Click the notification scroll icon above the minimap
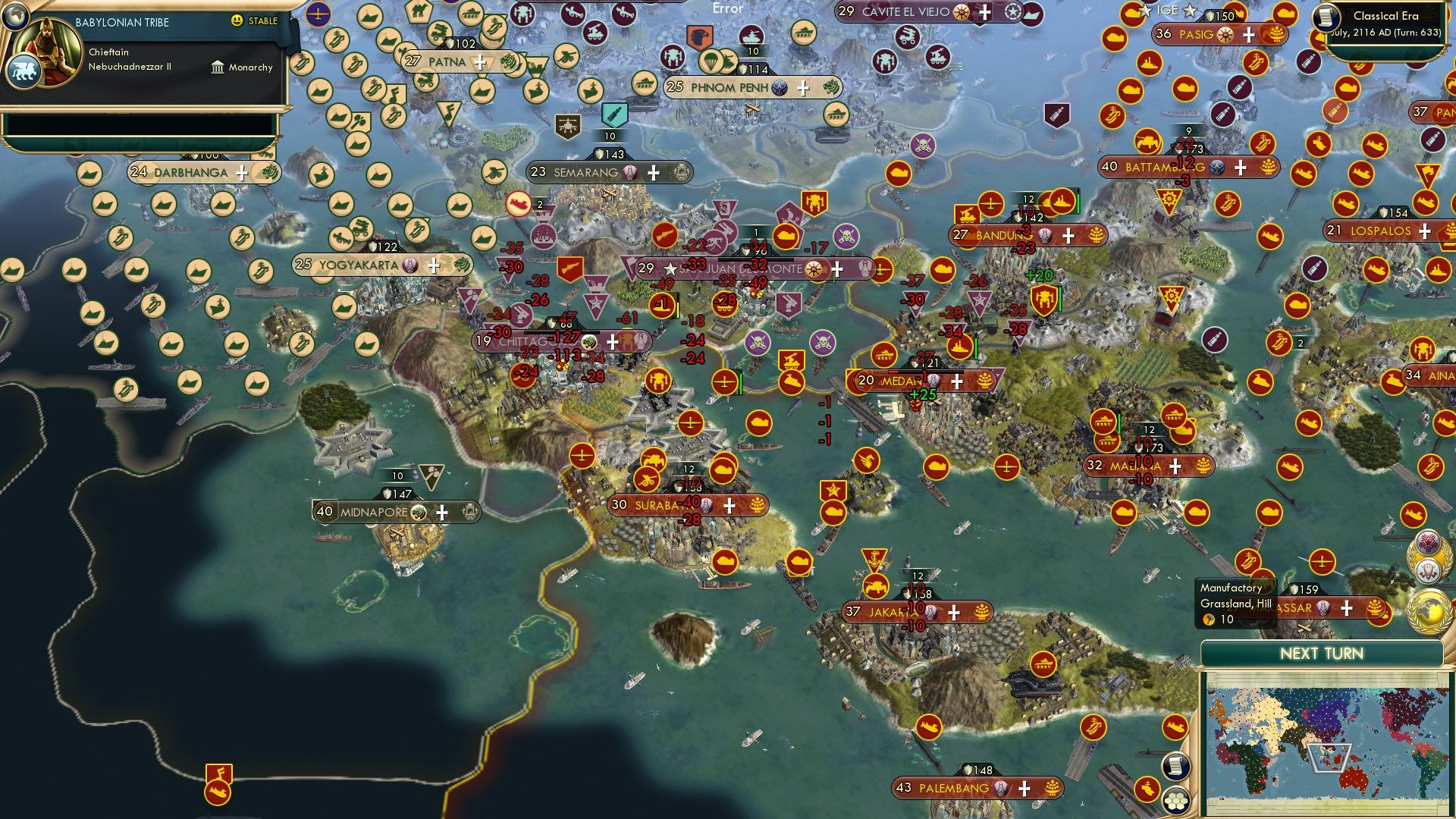Viewport: 1456px width, 819px height. click(1176, 767)
